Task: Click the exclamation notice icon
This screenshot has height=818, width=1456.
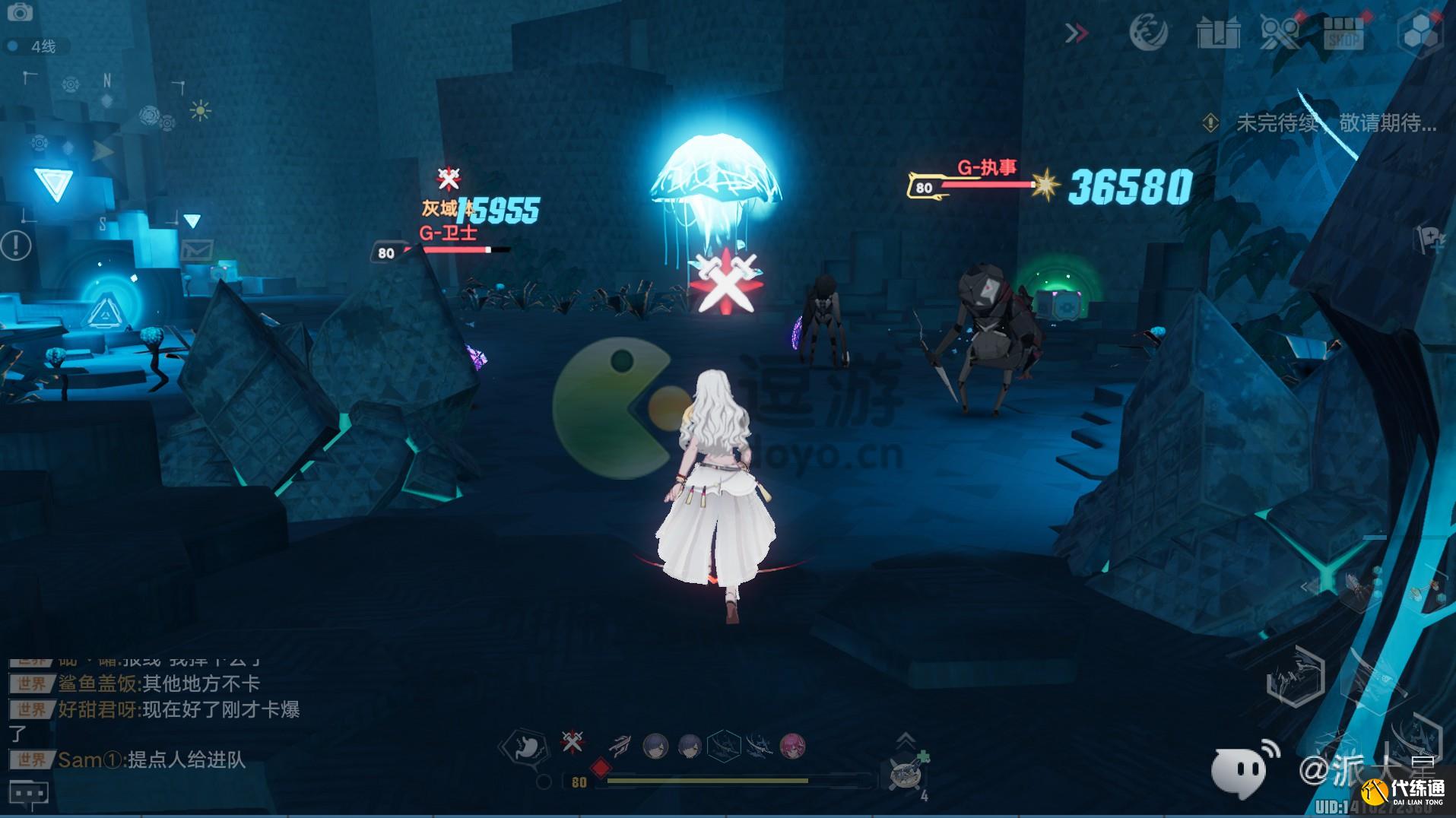Action: click(15, 245)
